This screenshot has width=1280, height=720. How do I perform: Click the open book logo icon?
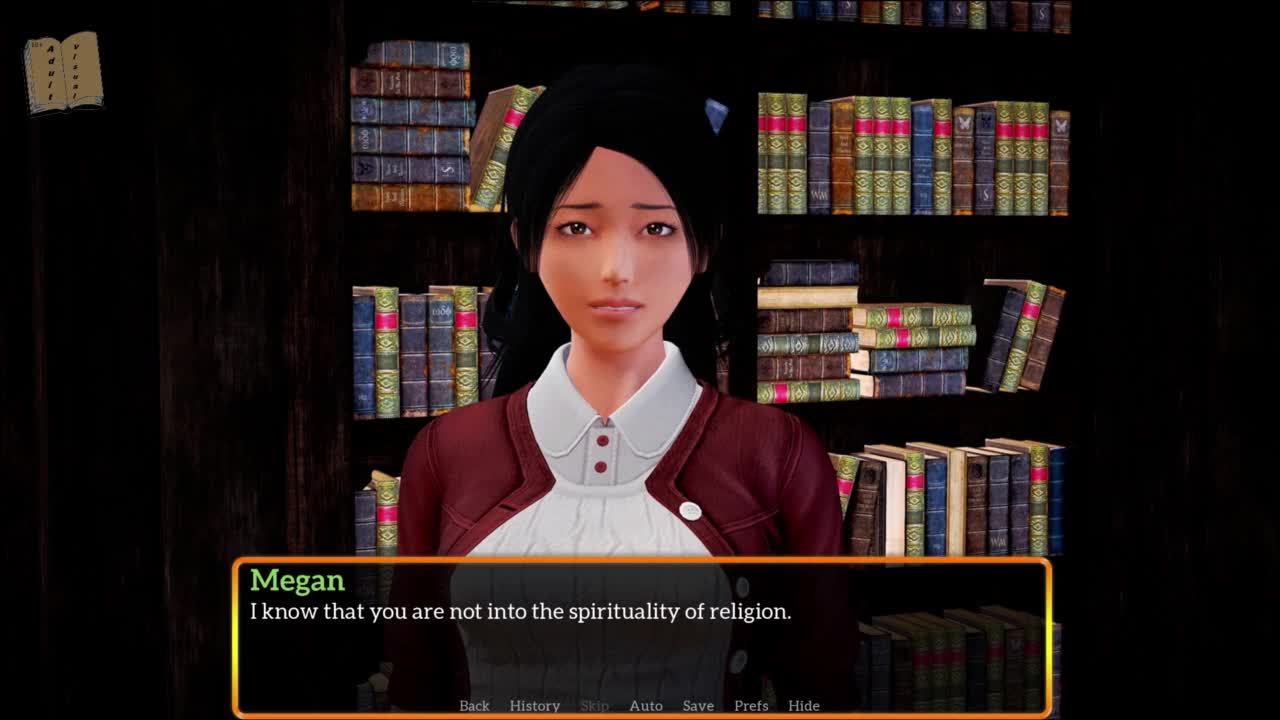(63, 72)
